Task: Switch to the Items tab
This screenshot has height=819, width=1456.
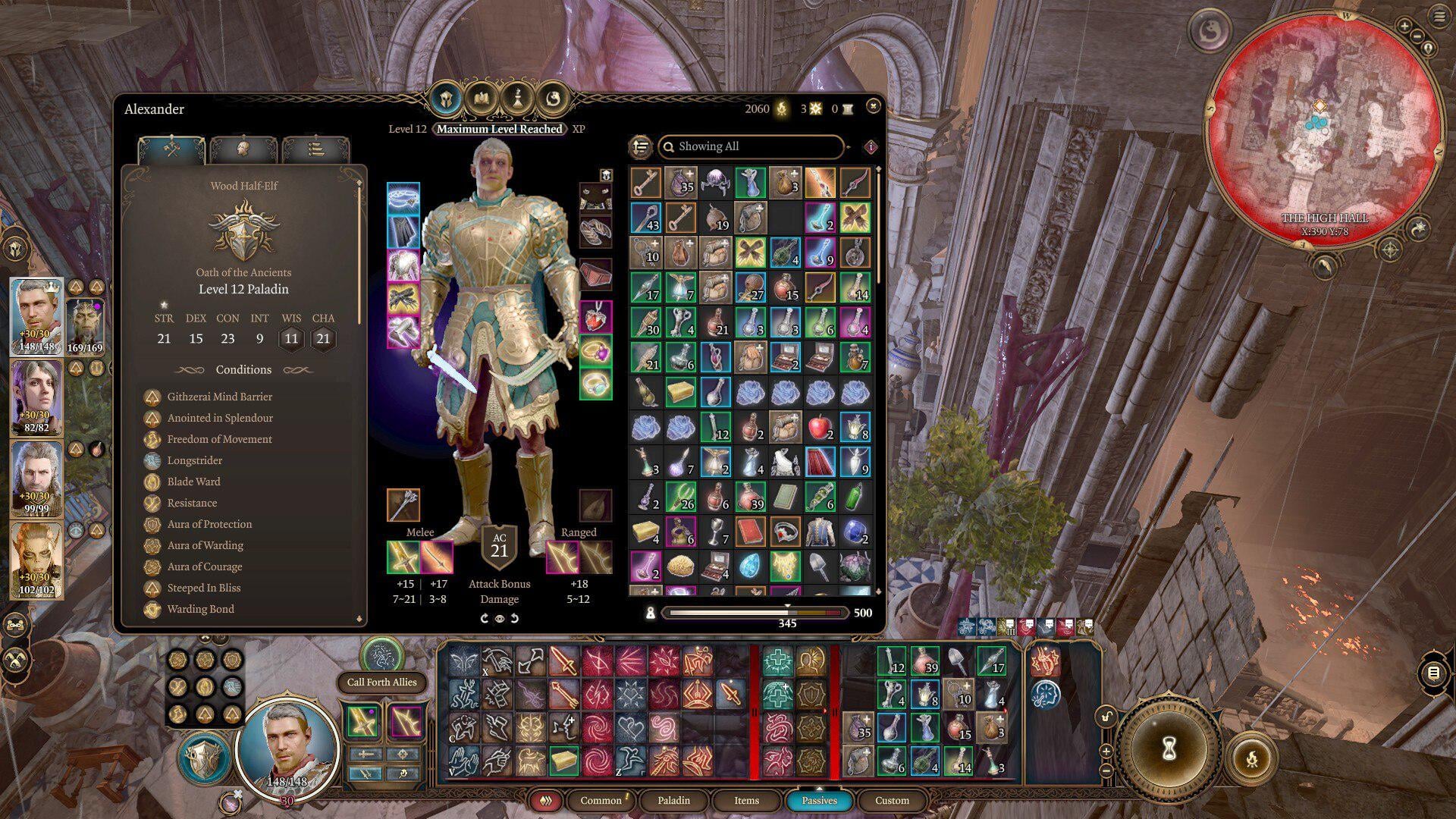Action: pyautogui.click(x=745, y=801)
